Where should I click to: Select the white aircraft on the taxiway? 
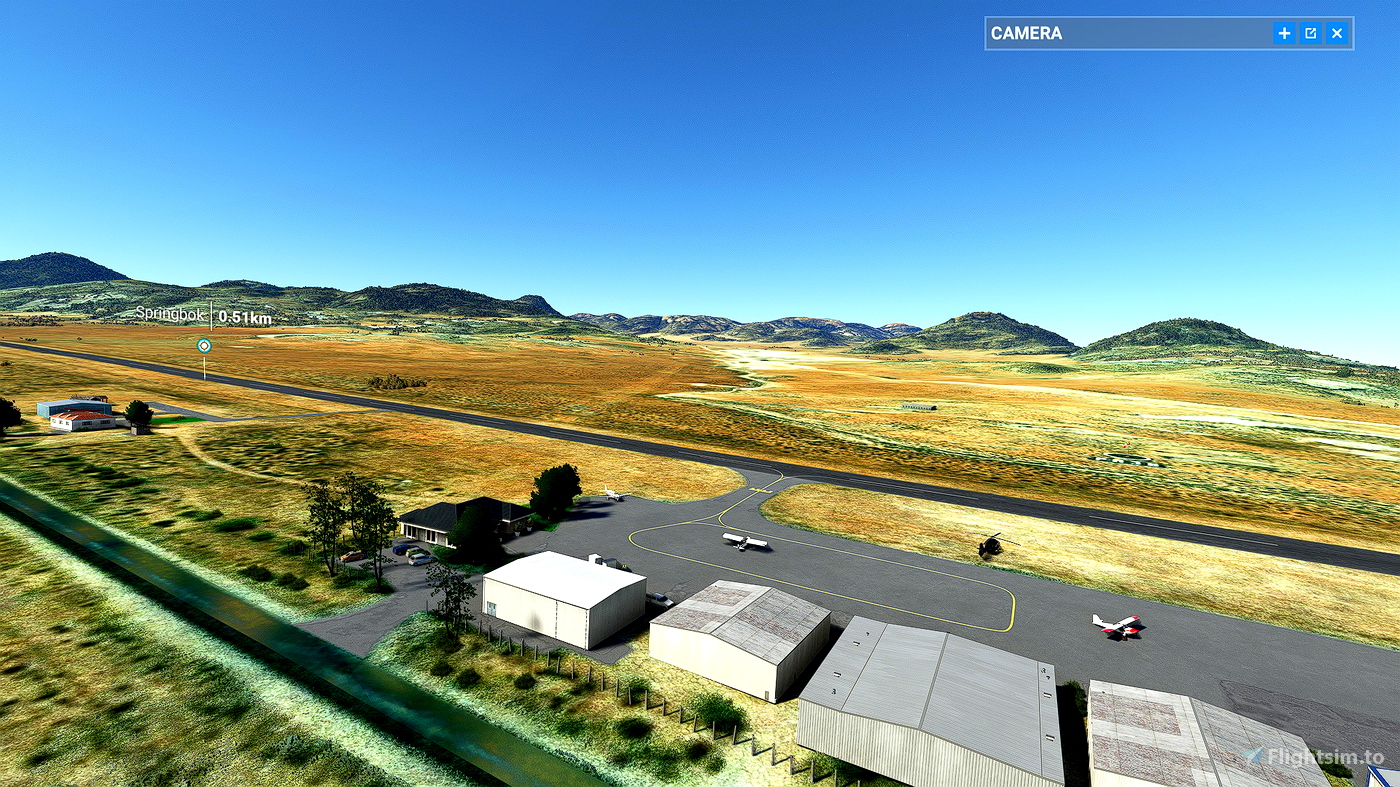745,540
